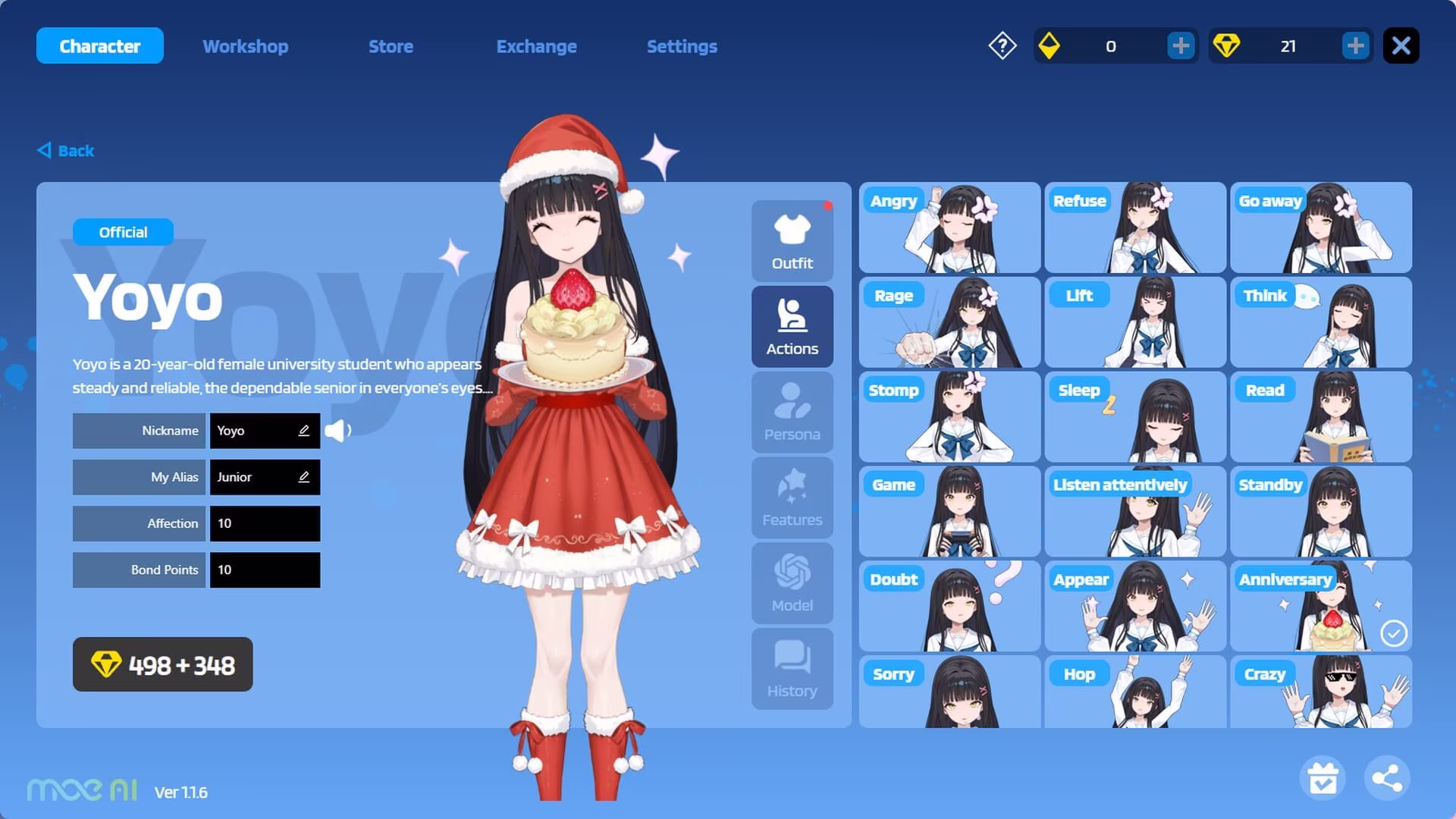Open the gift box icon
1456x819 pixels.
(x=1323, y=777)
